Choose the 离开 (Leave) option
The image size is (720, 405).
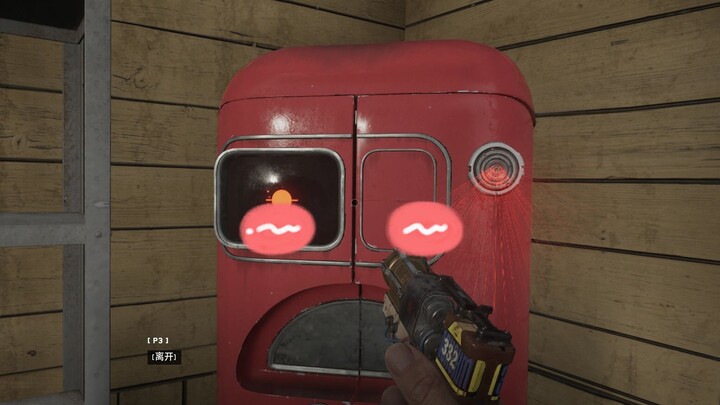tap(166, 356)
